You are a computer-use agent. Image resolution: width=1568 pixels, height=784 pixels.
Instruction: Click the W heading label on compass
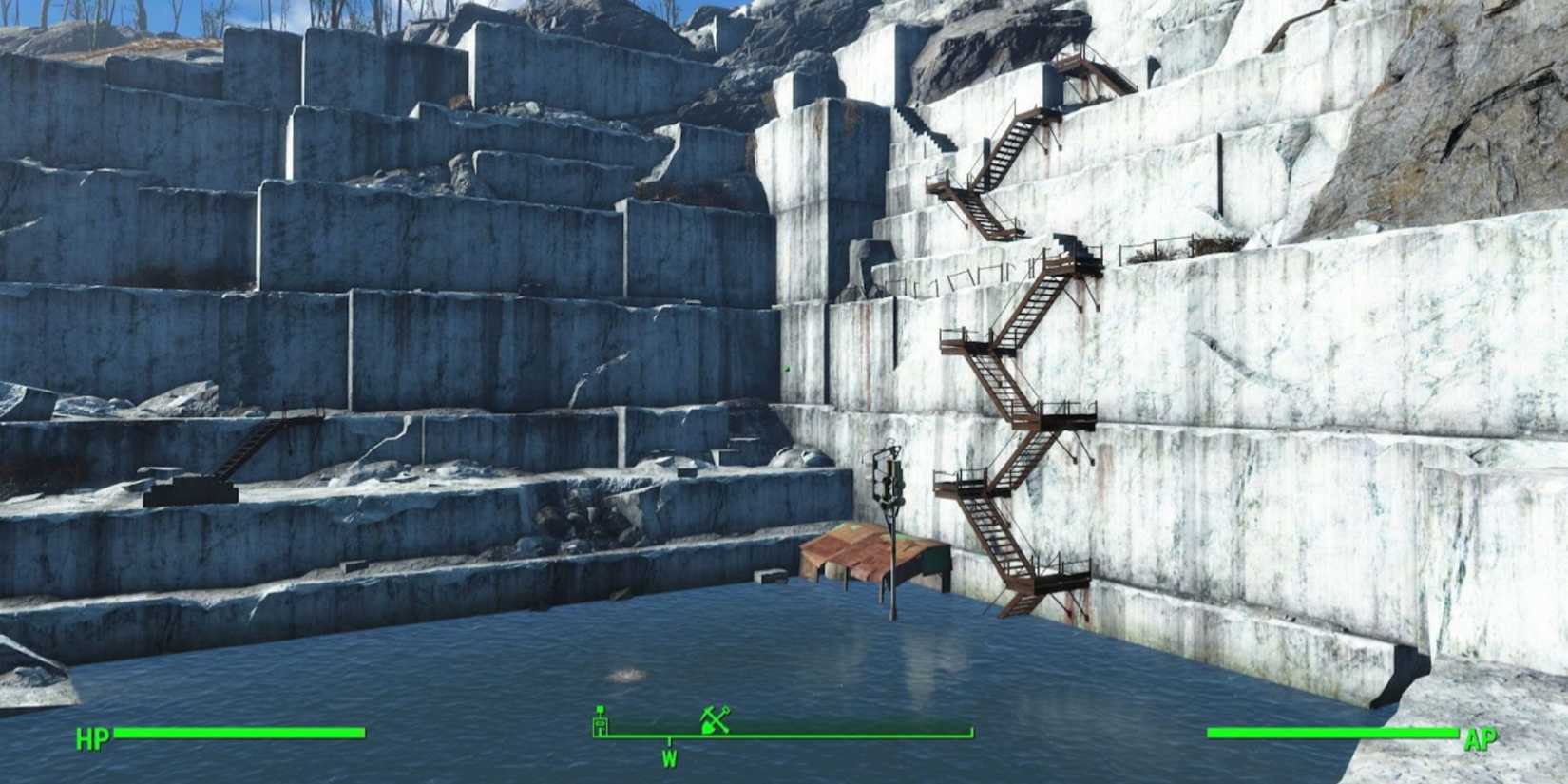click(x=669, y=757)
